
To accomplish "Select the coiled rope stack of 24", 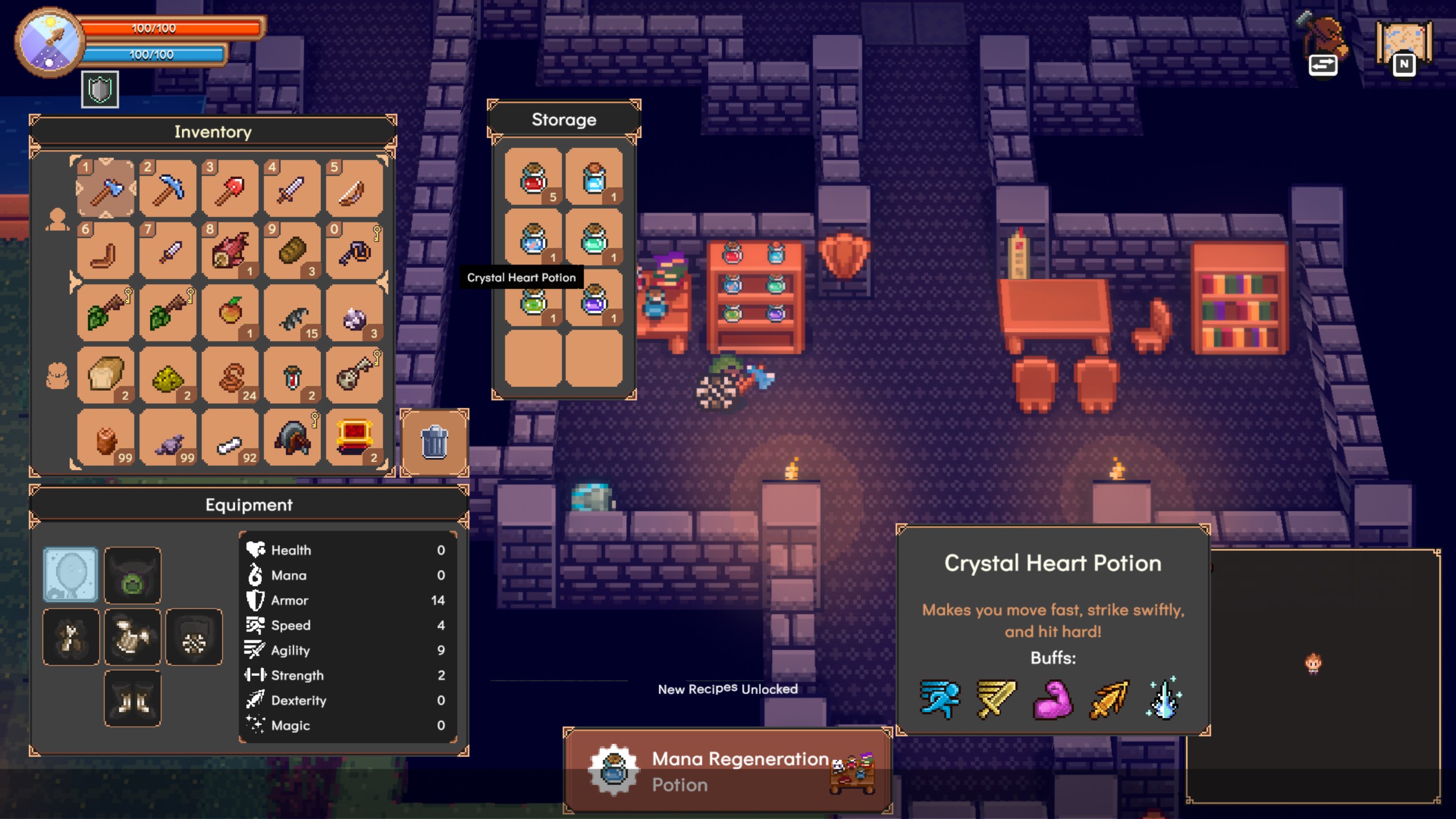I will point(230,375).
